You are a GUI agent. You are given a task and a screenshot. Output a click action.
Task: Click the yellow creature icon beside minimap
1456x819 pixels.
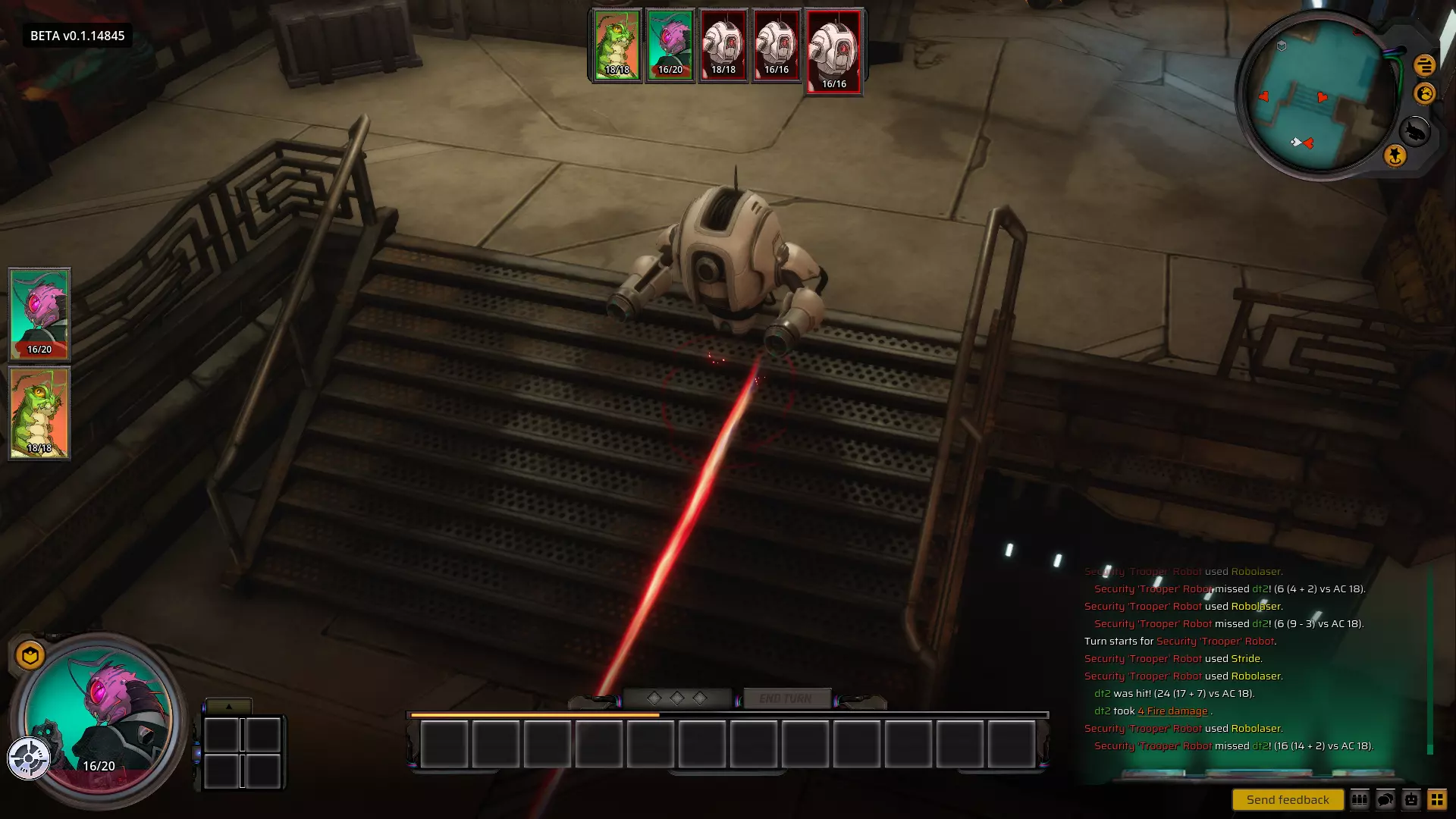click(1424, 93)
